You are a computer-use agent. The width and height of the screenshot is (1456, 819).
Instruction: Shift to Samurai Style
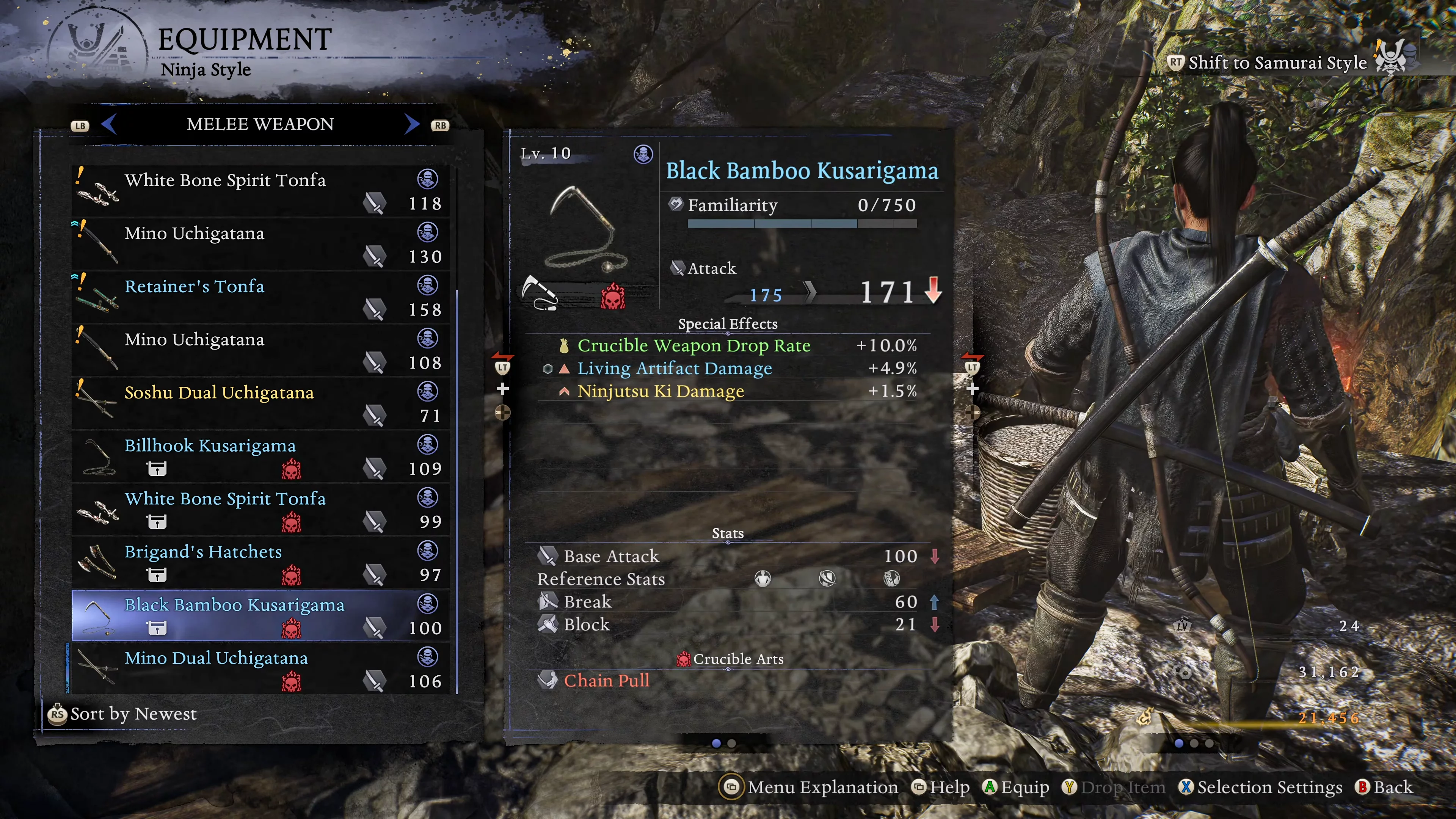(1276, 63)
